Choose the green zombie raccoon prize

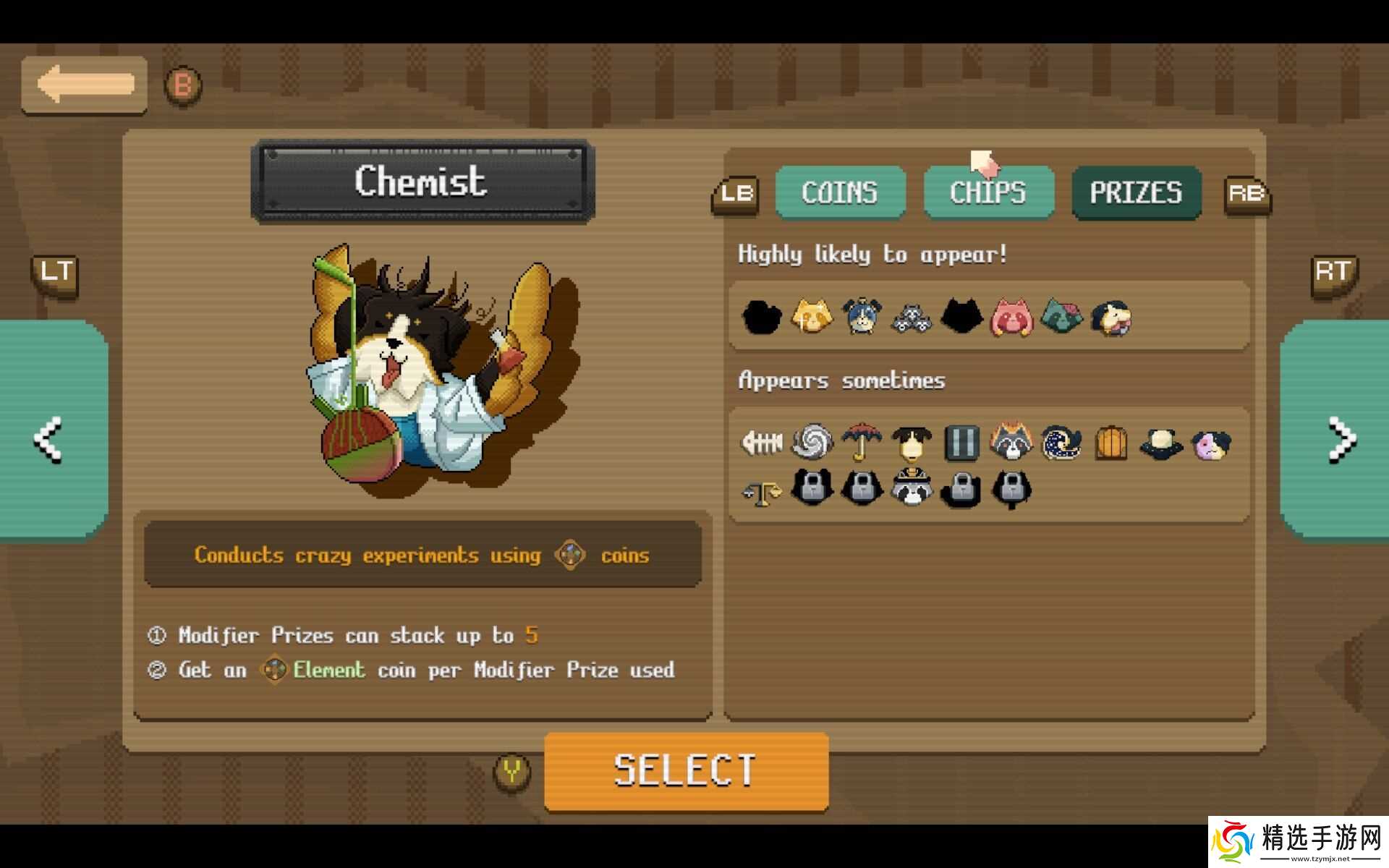(1061, 317)
